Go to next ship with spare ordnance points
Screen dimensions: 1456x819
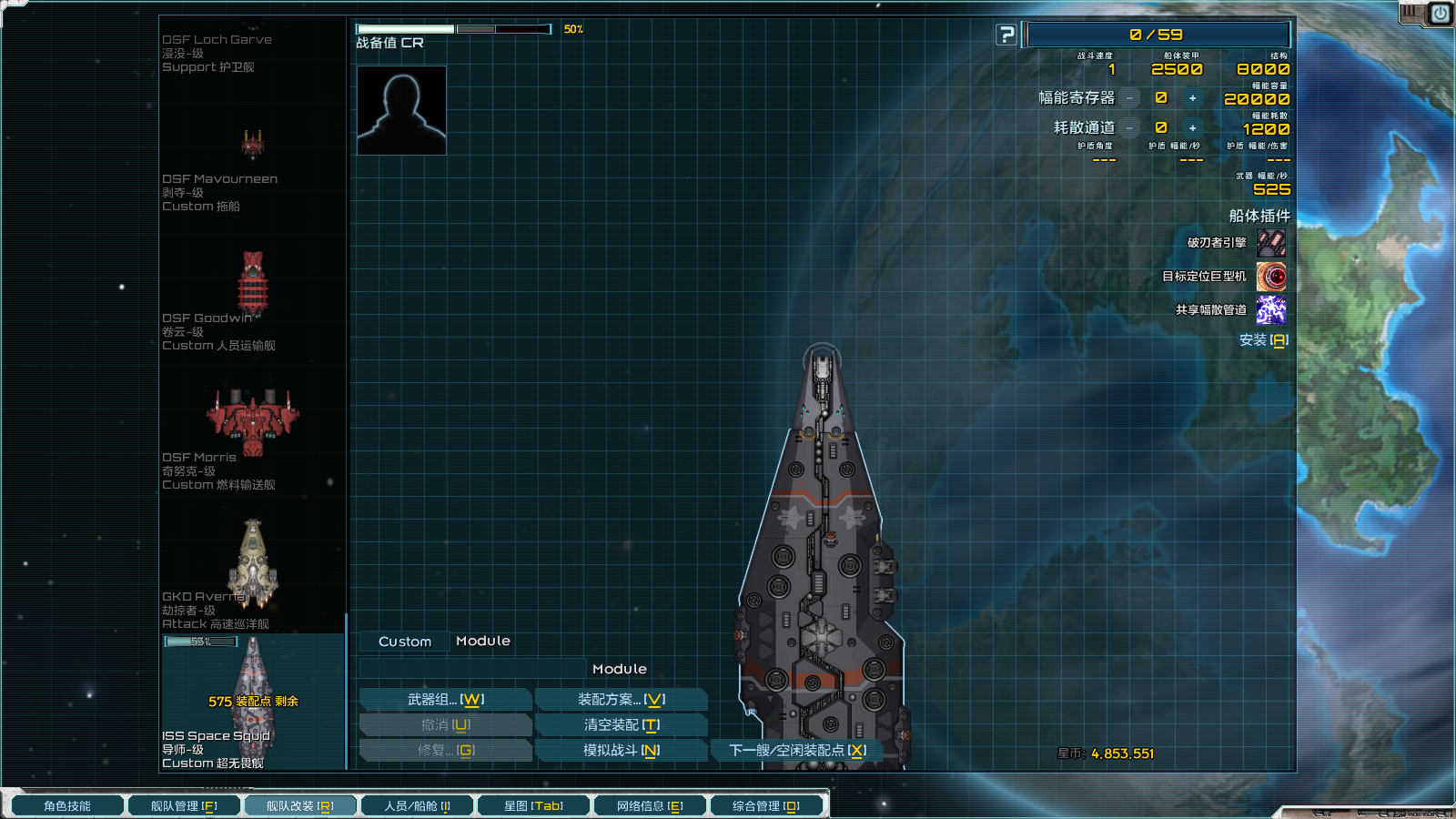point(796,751)
